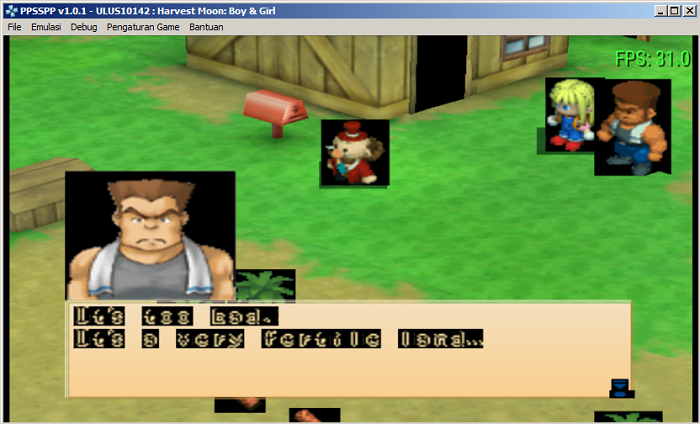Close the PPSSPP window
Screen dimensions: 700x424
tap(688, 10)
